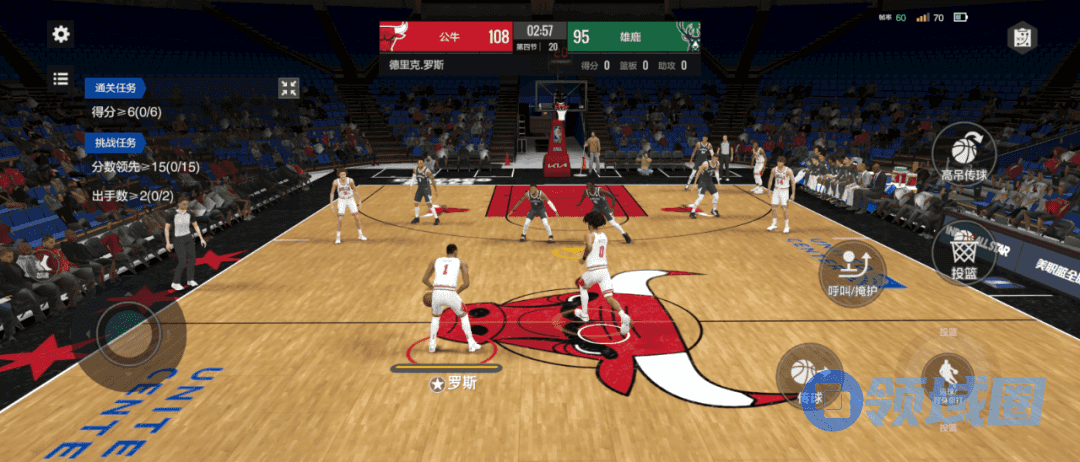Open the top-right court tactics icon

point(1022,38)
